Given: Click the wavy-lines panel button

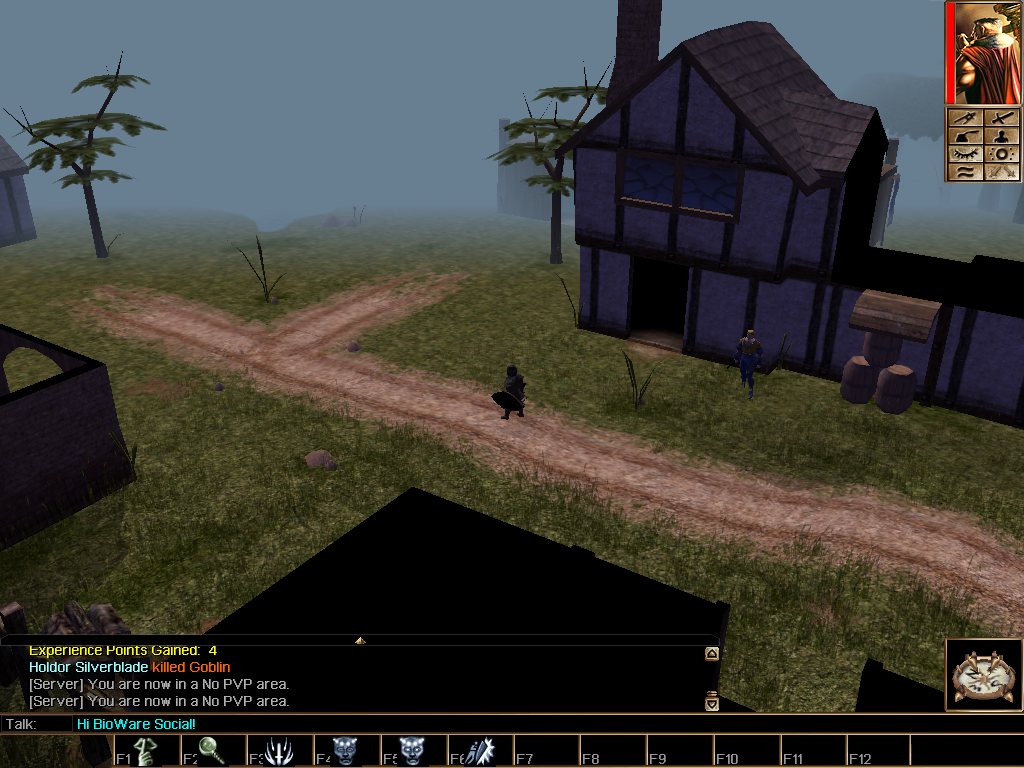Looking at the screenshot, I should pyautogui.click(x=966, y=172).
